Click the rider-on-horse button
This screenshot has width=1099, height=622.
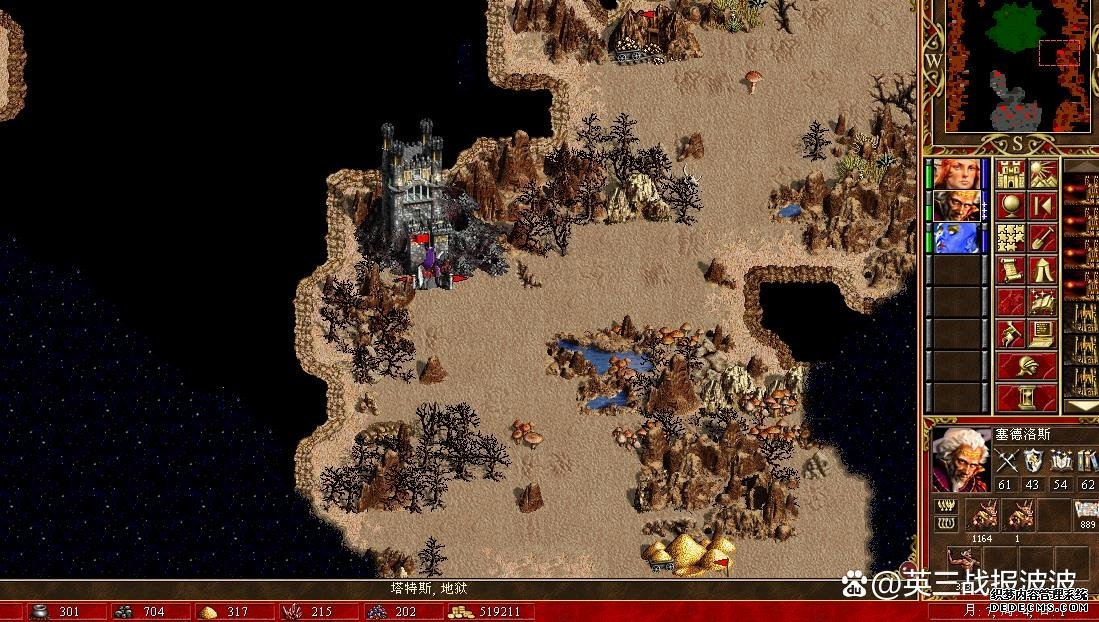pyautogui.click(x=1011, y=334)
